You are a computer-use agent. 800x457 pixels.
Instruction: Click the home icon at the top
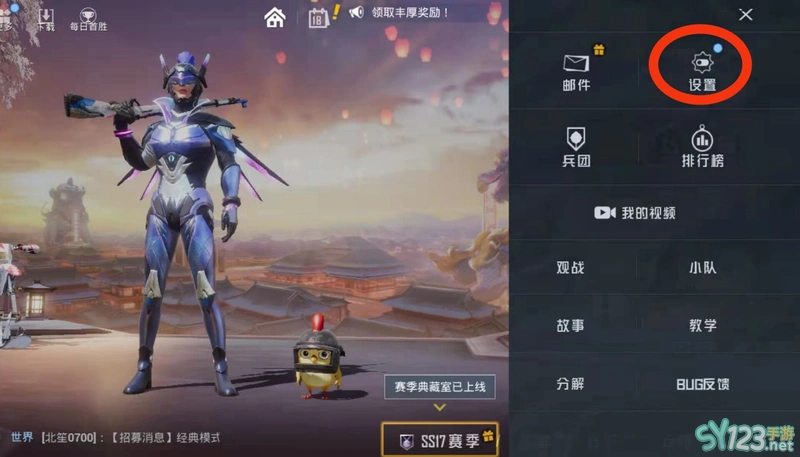(x=275, y=17)
